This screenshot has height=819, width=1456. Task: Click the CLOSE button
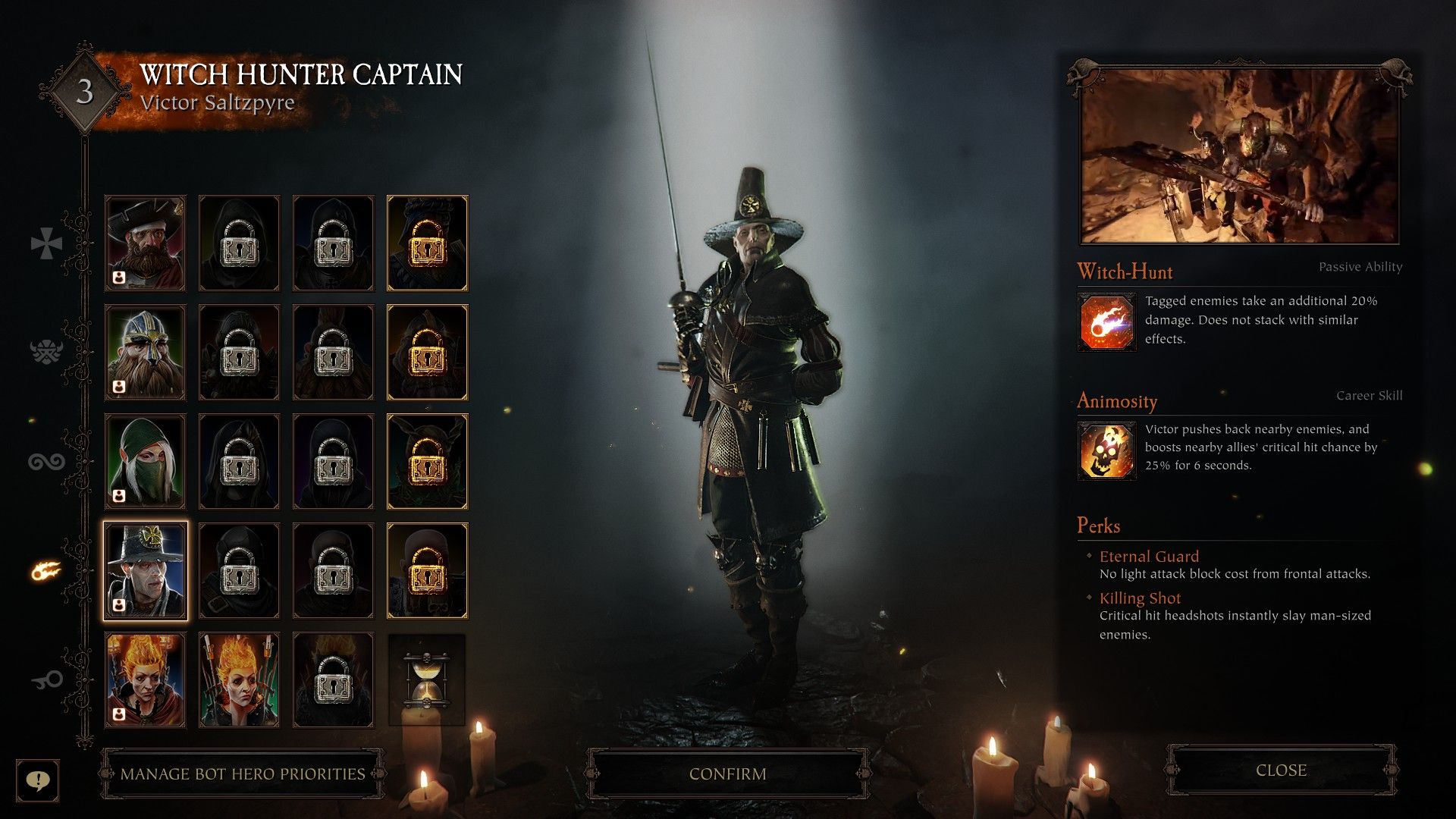pyautogui.click(x=1281, y=770)
